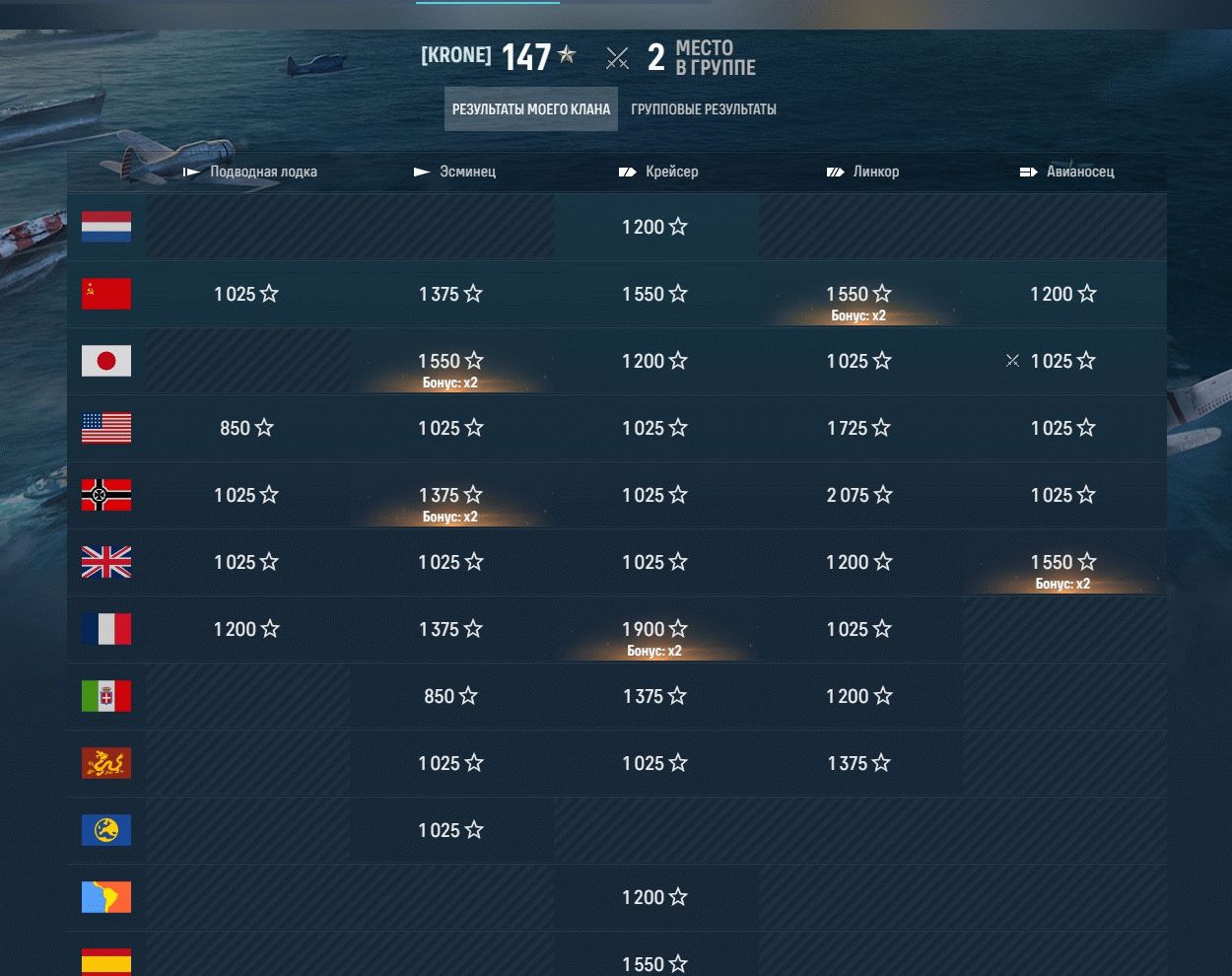Select the Soviet aircraft carrier 1 200 cell
Image resolution: width=1232 pixels, height=976 pixels.
1062,294
